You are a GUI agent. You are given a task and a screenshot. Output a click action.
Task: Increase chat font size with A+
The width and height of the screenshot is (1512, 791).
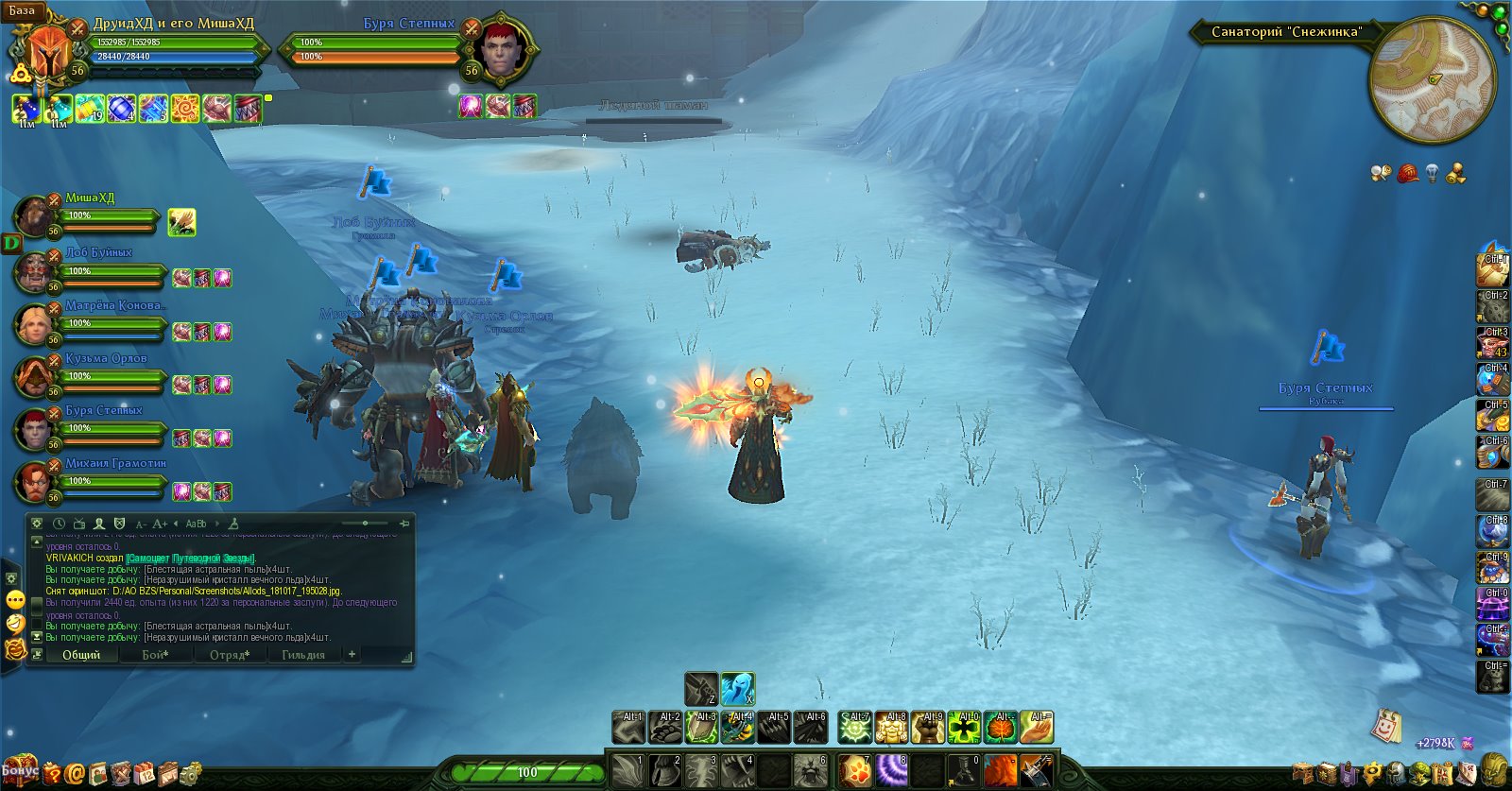click(160, 524)
